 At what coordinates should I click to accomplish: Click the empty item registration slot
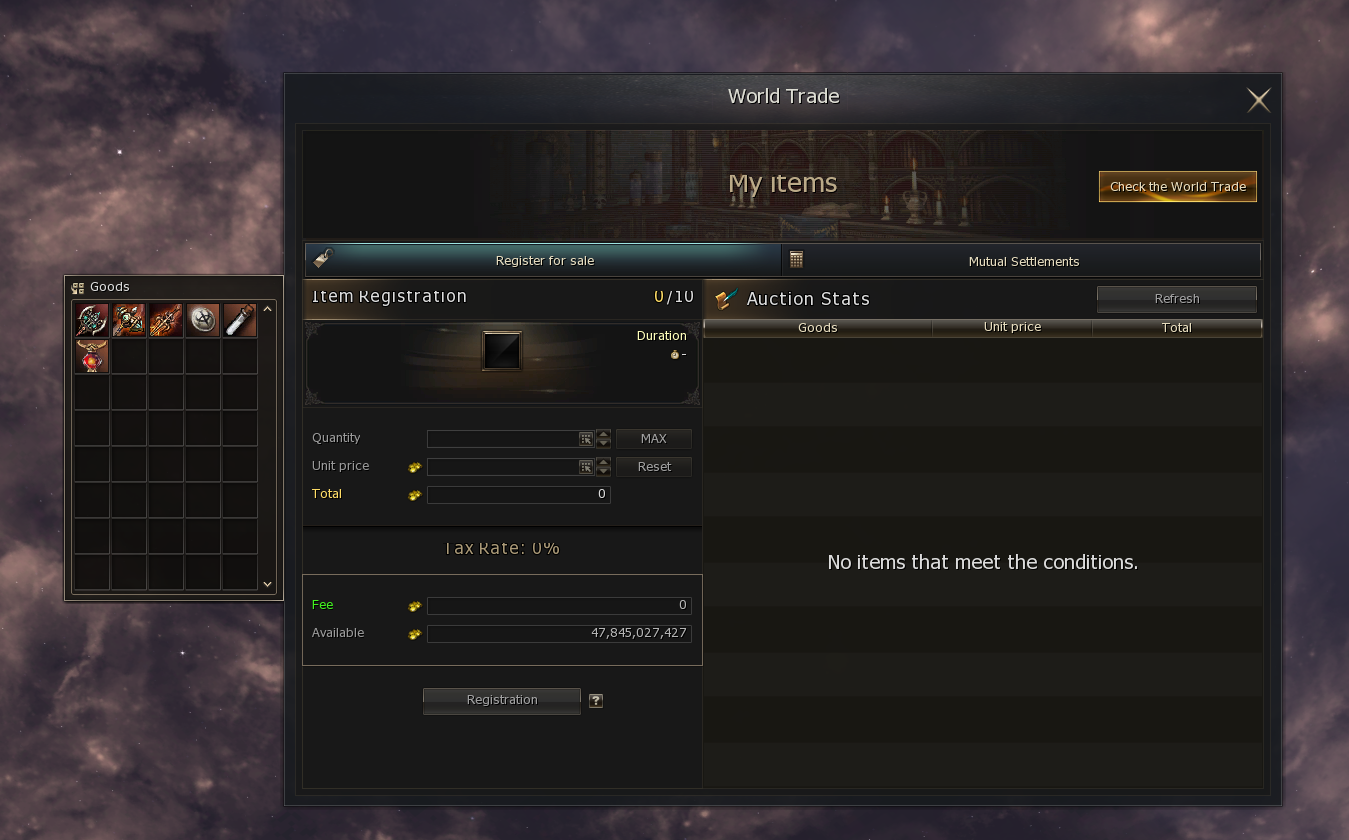pyautogui.click(x=501, y=351)
